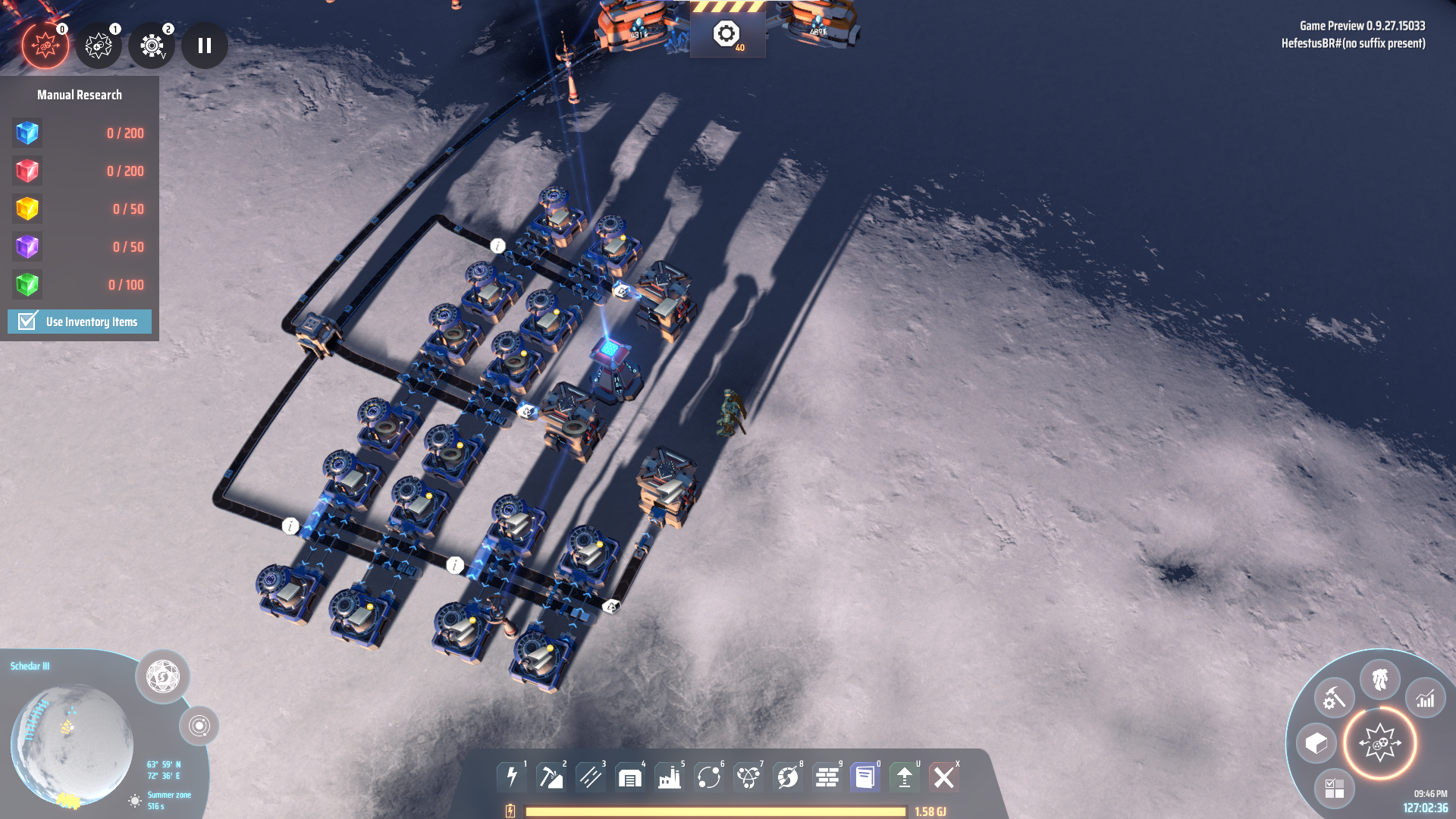Open the inventory cube icon

click(x=1316, y=743)
